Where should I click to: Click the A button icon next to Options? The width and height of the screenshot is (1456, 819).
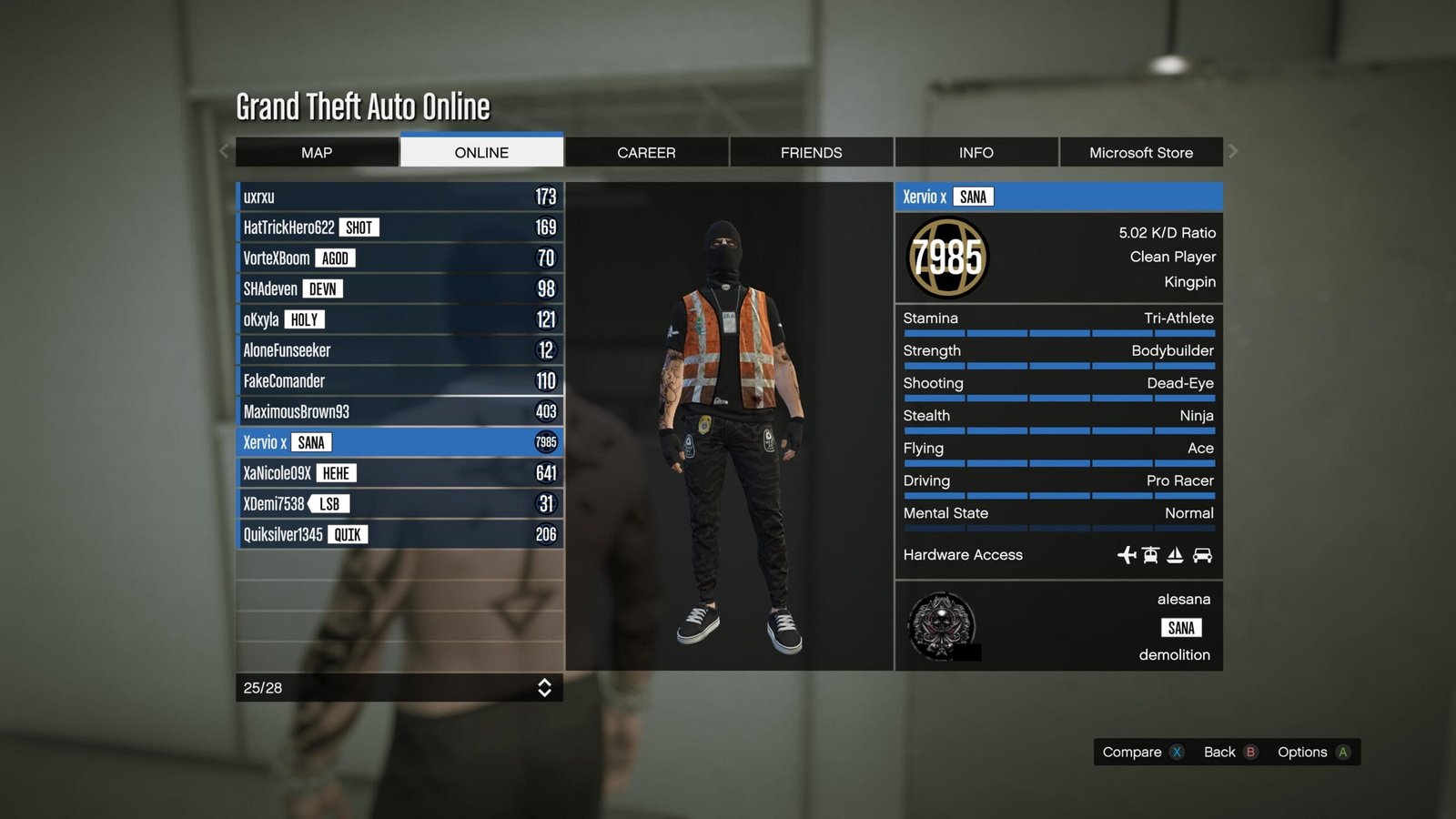tap(1342, 753)
